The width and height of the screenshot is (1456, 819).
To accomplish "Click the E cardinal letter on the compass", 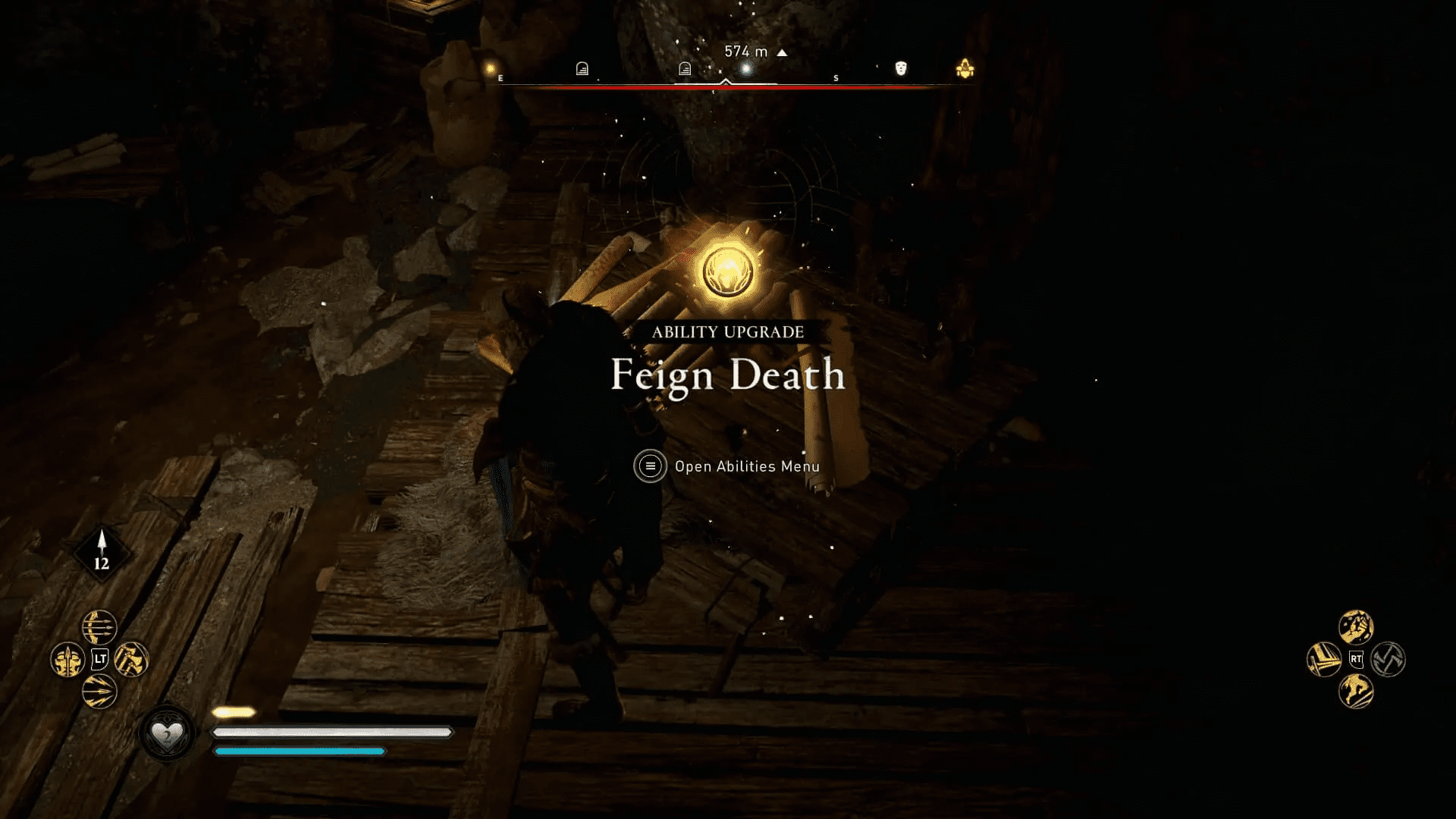I will click(x=501, y=78).
